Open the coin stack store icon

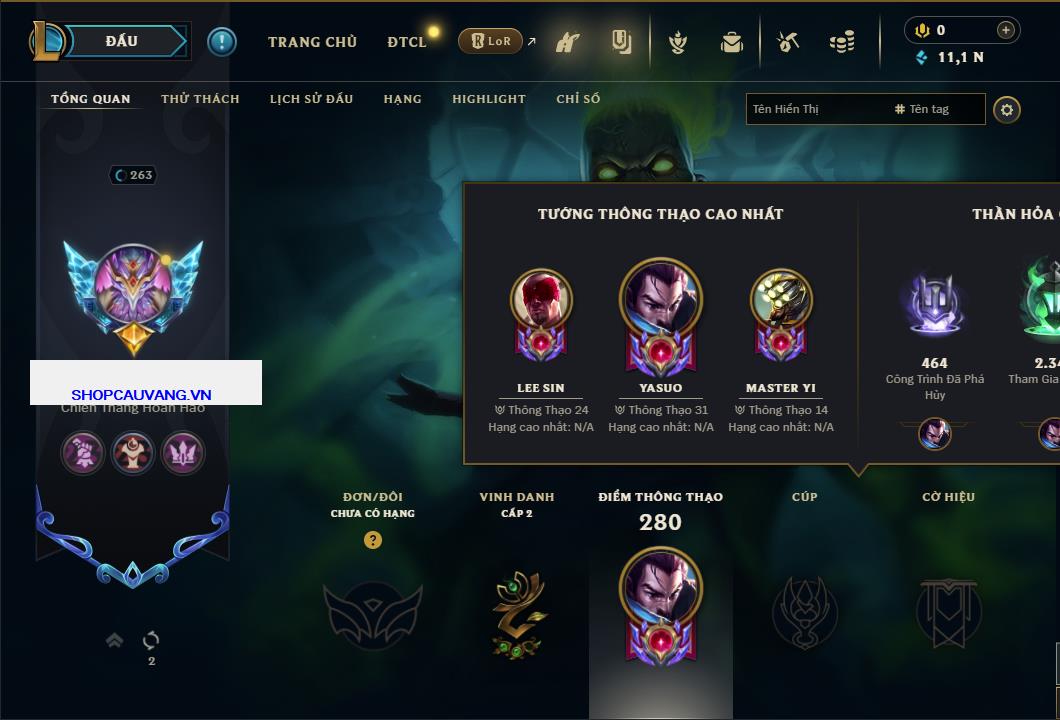coord(842,42)
